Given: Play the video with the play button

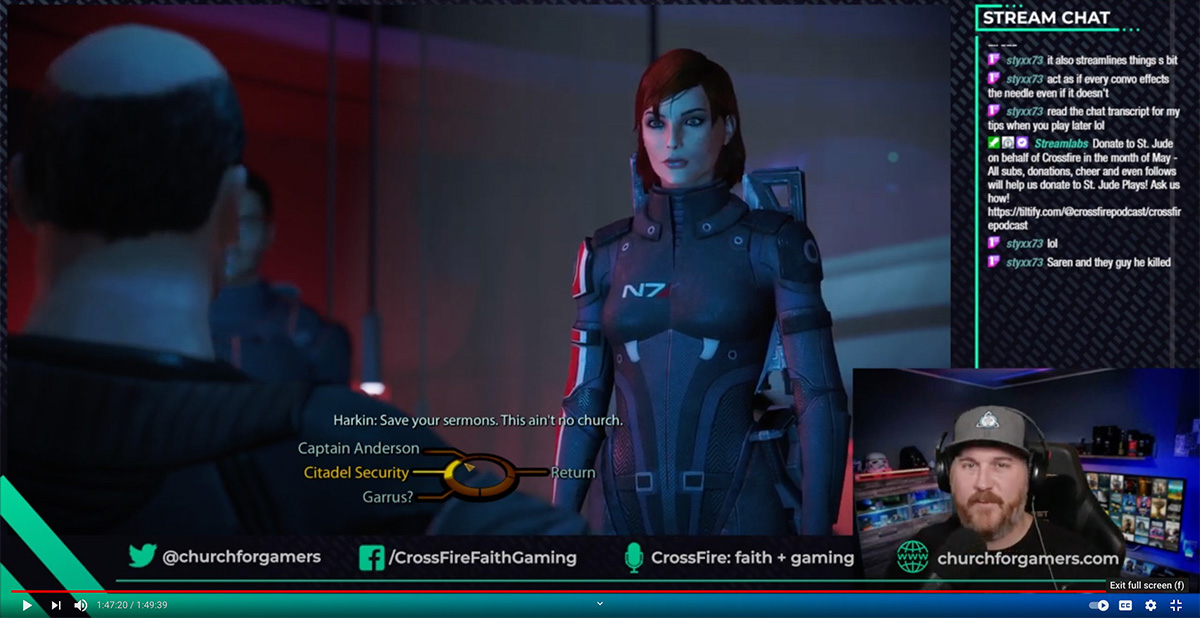Looking at the screenshot, I should 27,605.
